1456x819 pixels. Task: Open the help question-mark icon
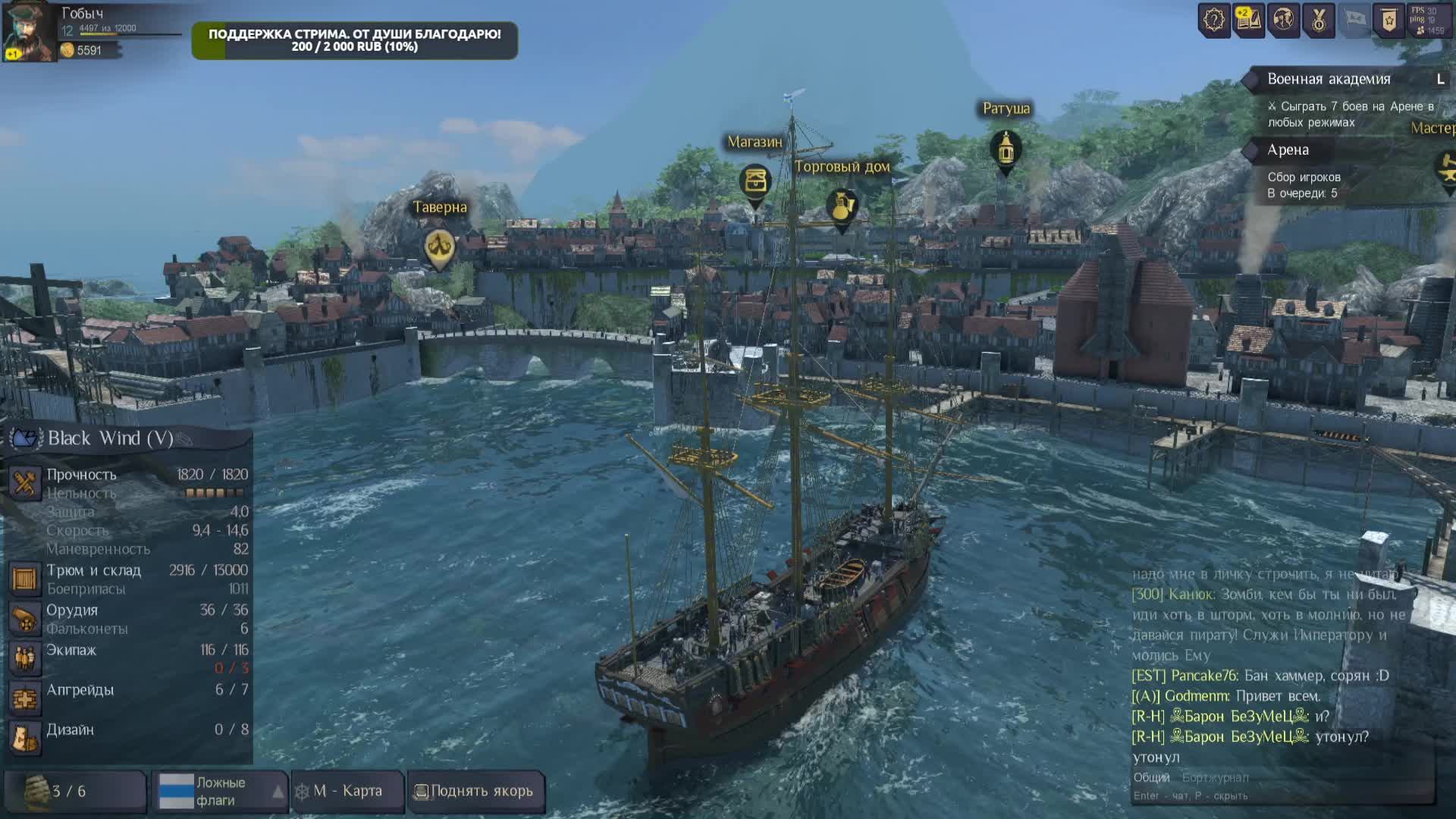1213,20
